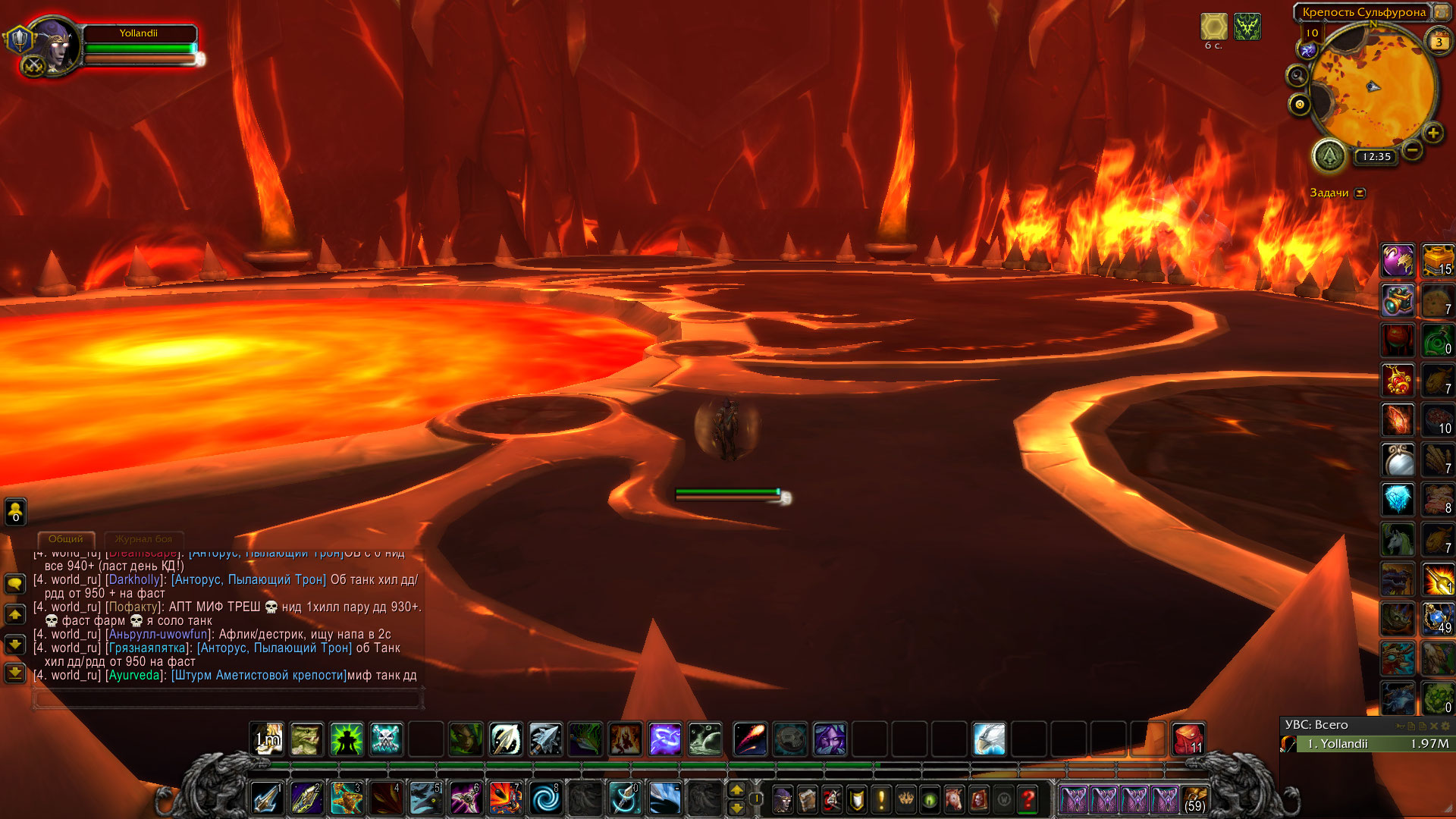Use the green skull-and-crossbones ability

pos(386,739)
